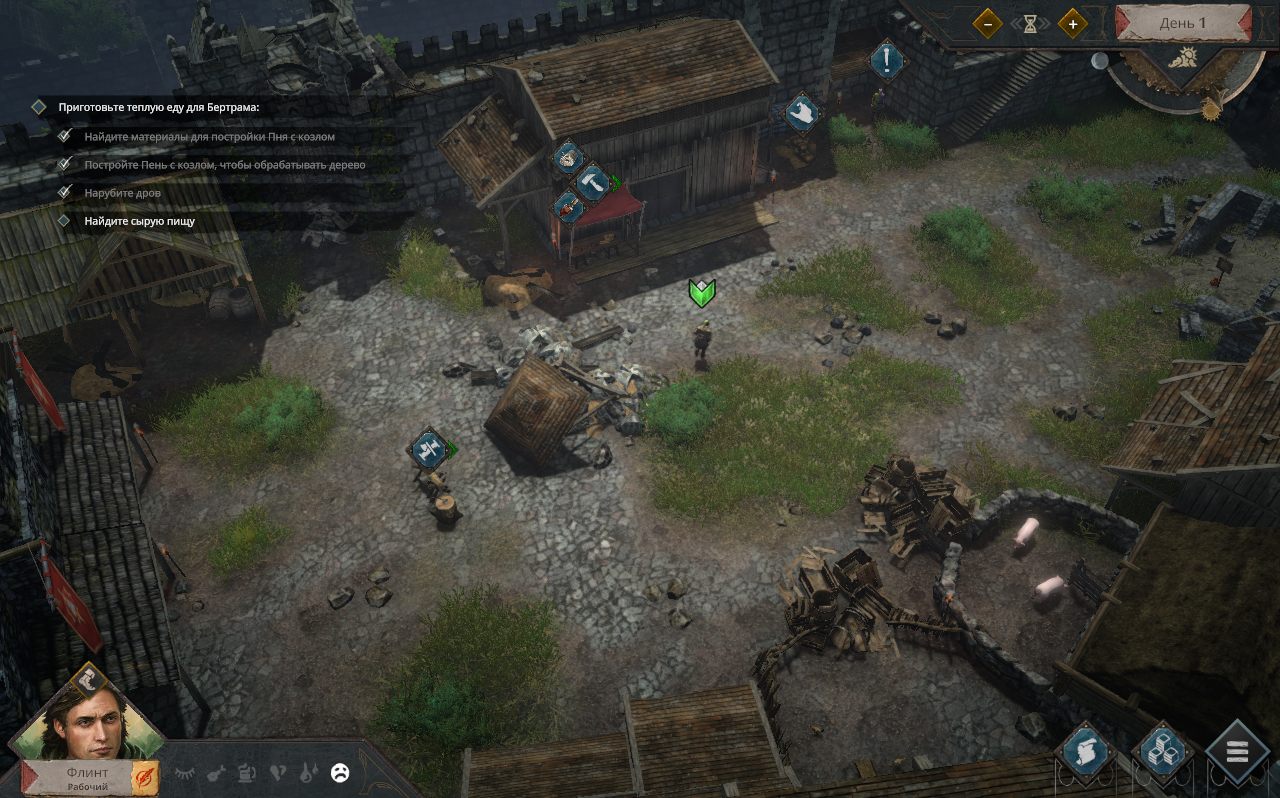Slow down game speed with the minus button
This screenshot has width=1280, height=798.
point(987,23)
